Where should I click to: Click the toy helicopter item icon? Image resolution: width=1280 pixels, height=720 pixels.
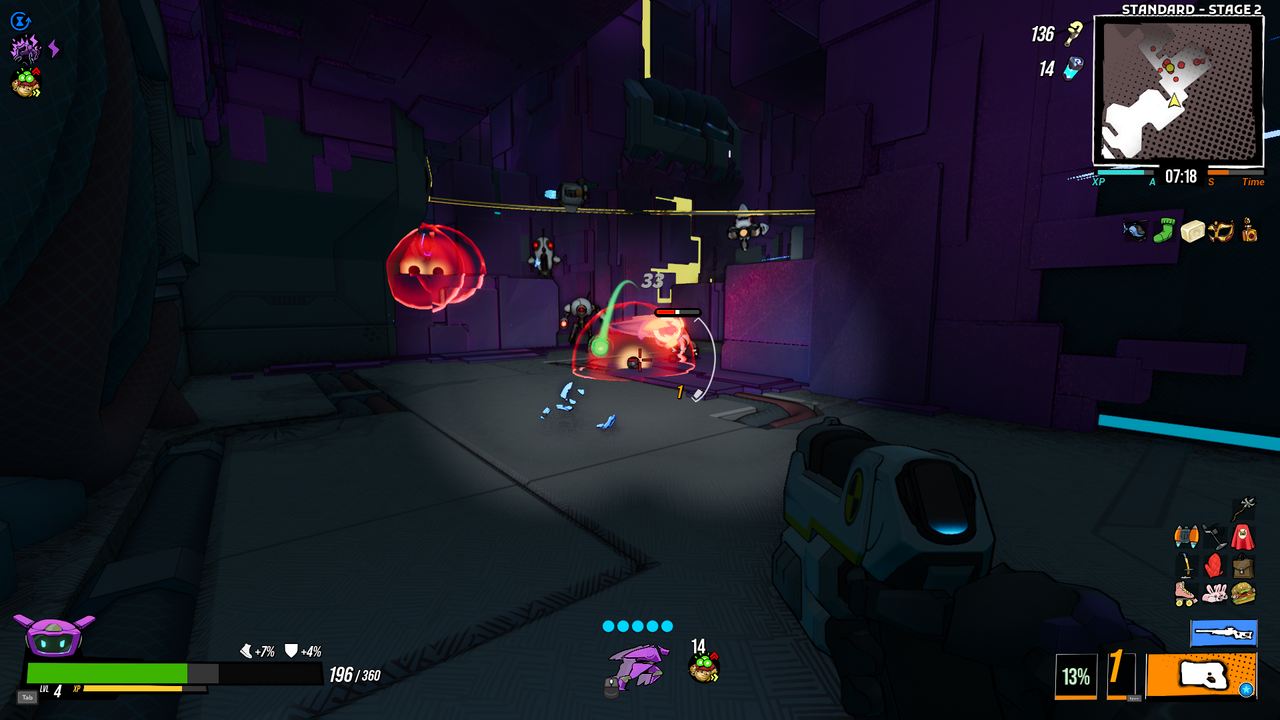[x=1133, y=230]
